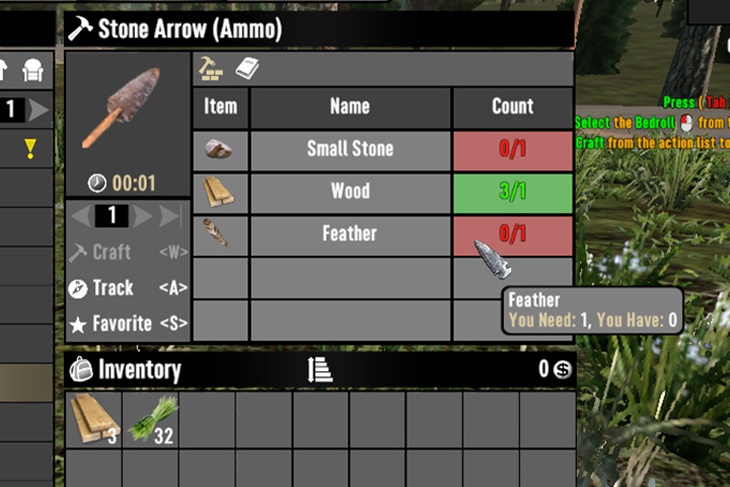
Task: Select the Small Stone ingredient row
Action: coord(350,150)
